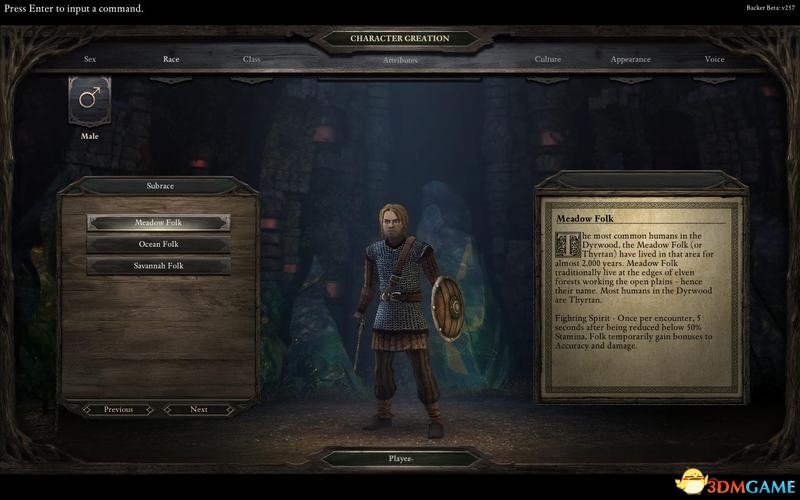Open the Race creation step

coord(171,59)
